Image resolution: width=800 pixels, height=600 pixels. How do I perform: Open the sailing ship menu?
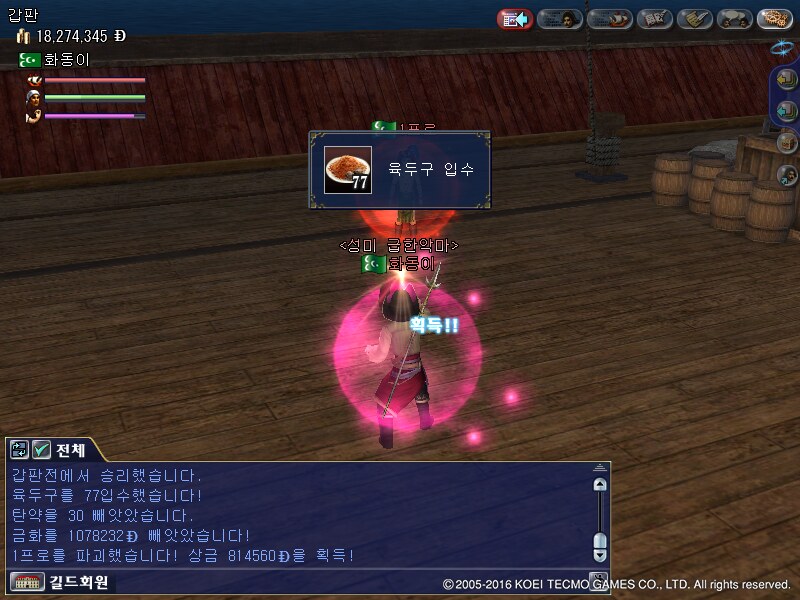point(609,19)
